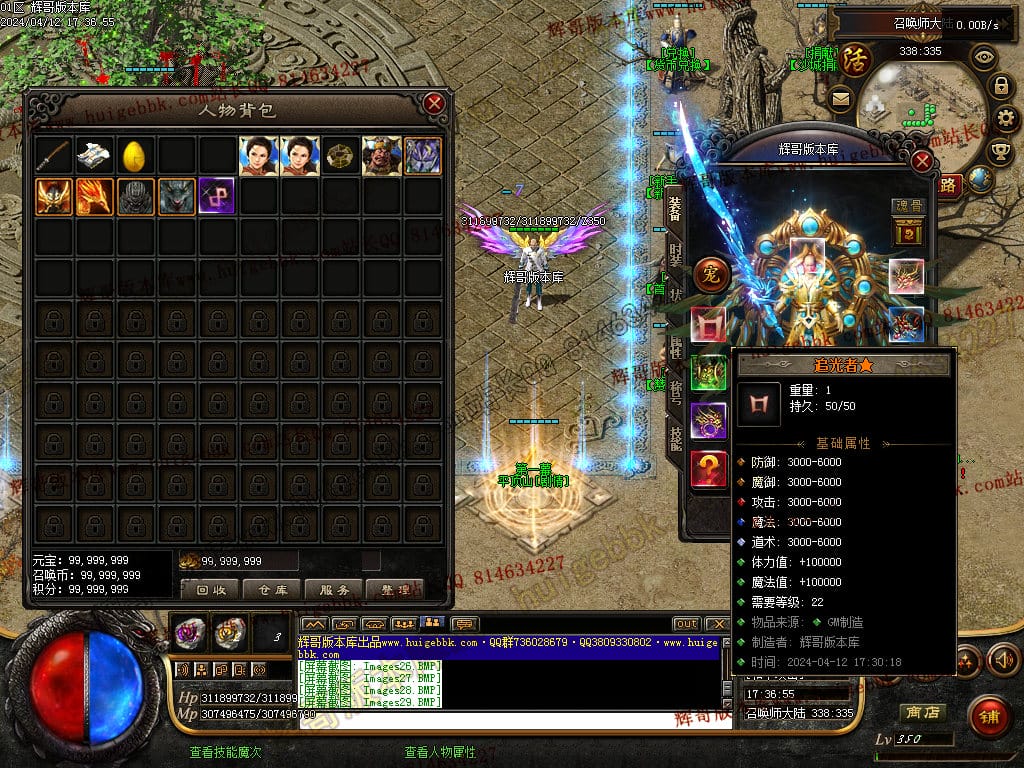Open the 宠 pet button

(x=711, y=272)
